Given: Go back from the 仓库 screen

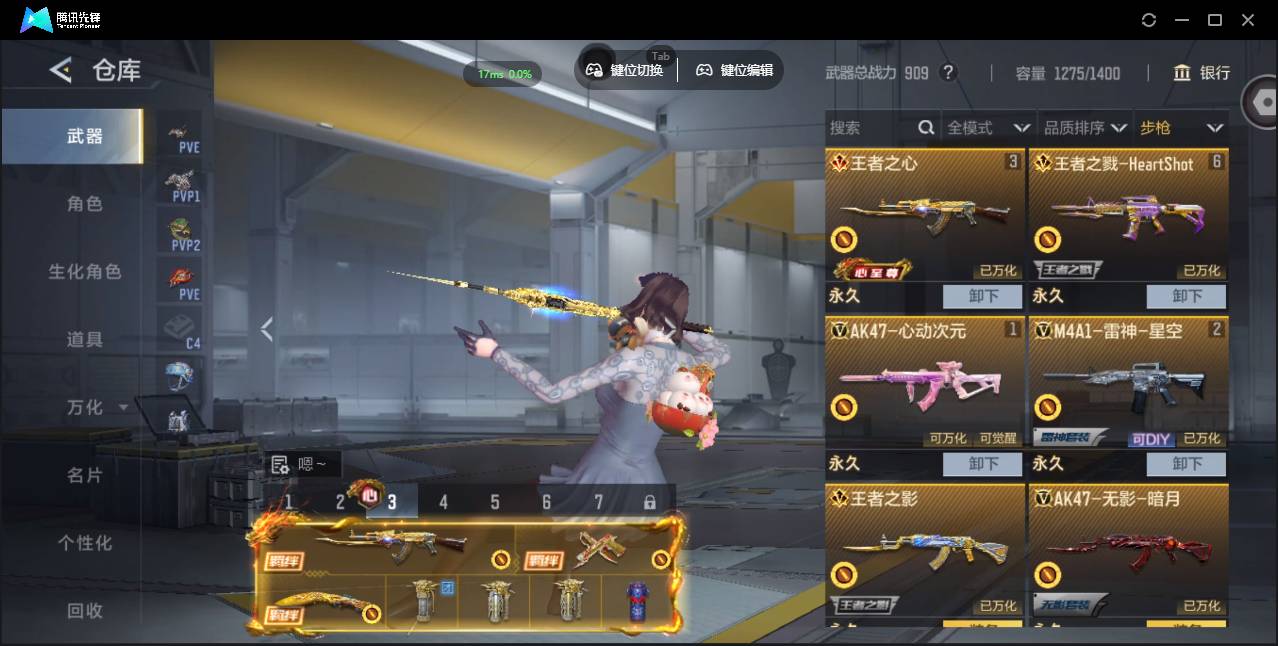Looking at the screenshot, I should 60,70.
